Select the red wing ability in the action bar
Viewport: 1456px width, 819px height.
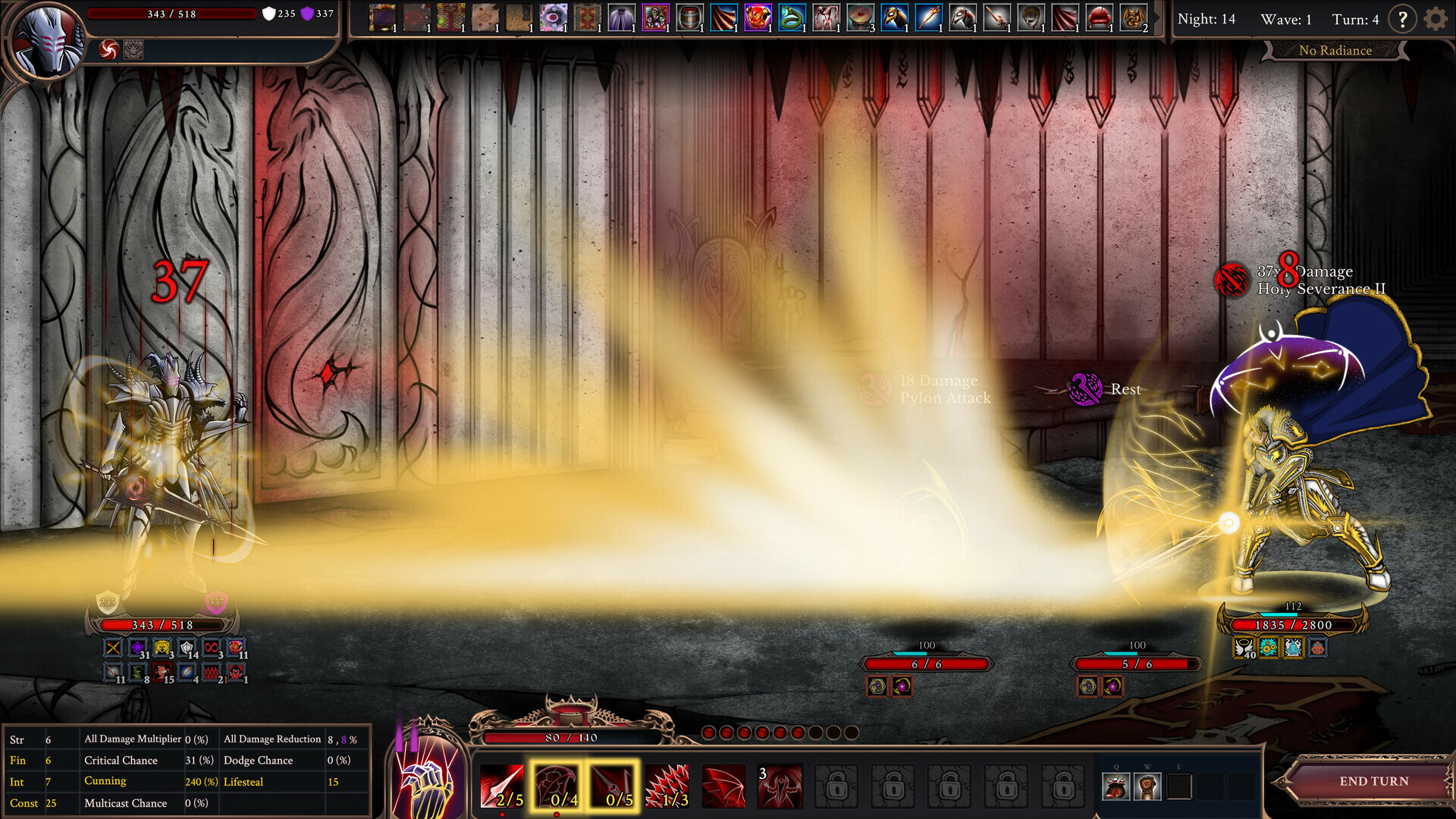(x=724, y=787)
